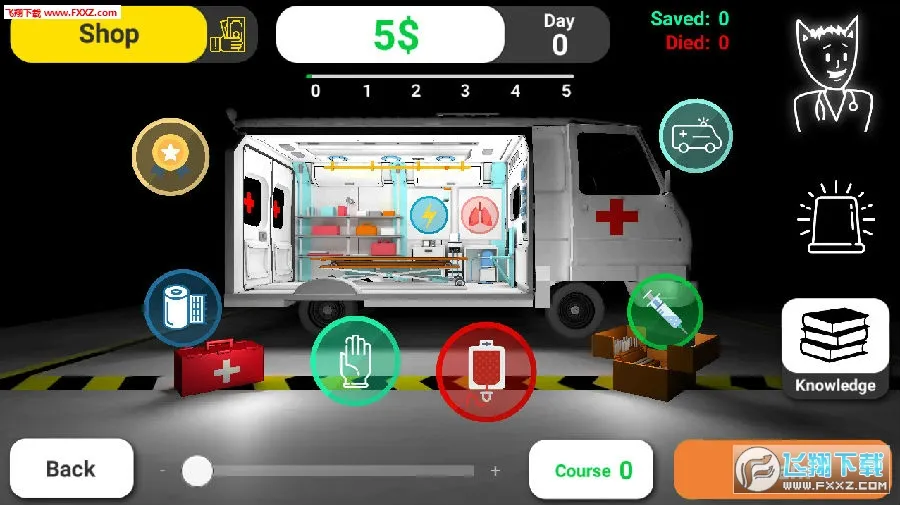Screen dimensions: 900x505
Task: Click the cash icon beside Shop
Action: [x=228, y=35]
